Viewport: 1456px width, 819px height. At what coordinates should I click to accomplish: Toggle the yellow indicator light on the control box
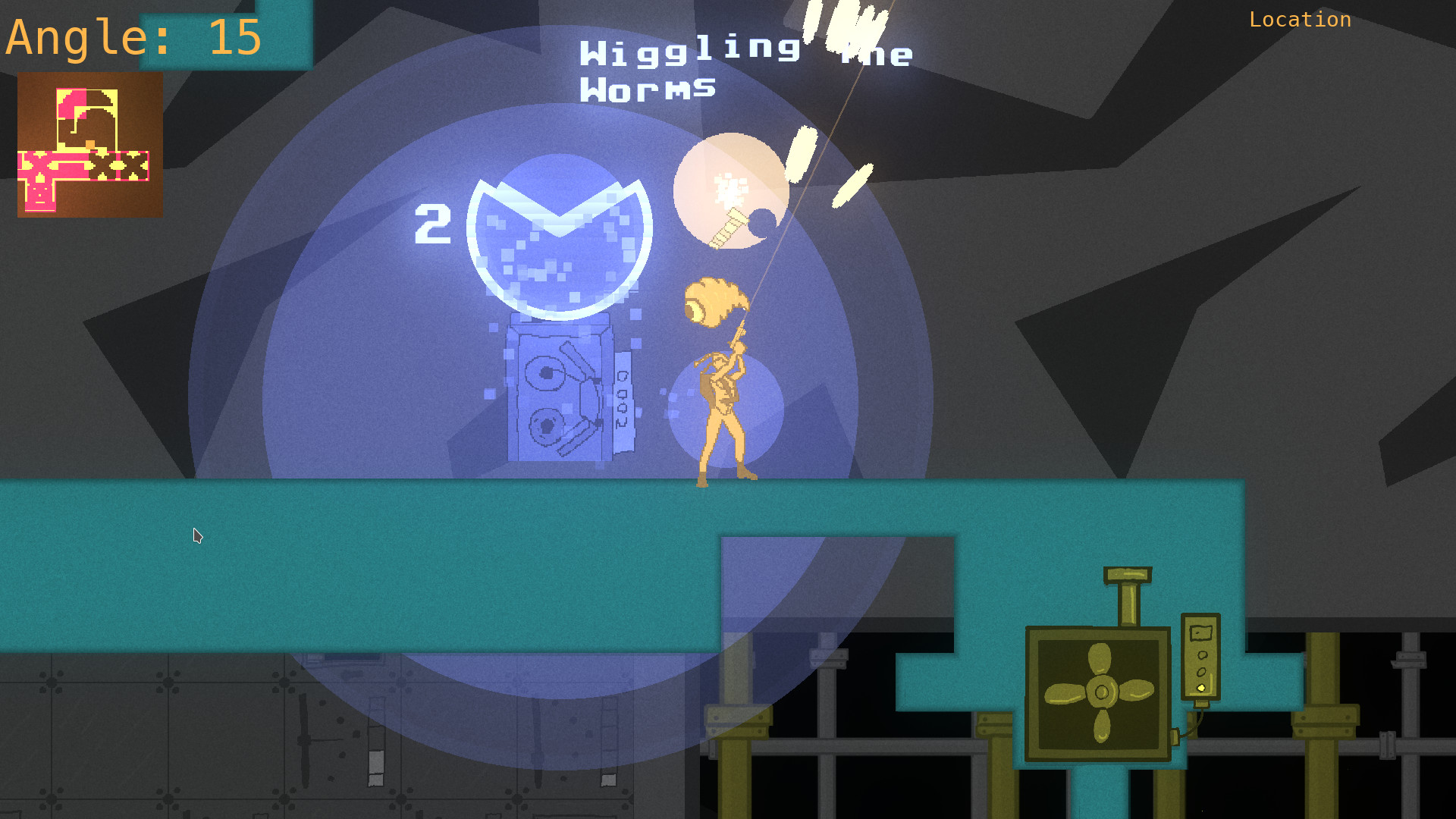[x=1201, y=687]
